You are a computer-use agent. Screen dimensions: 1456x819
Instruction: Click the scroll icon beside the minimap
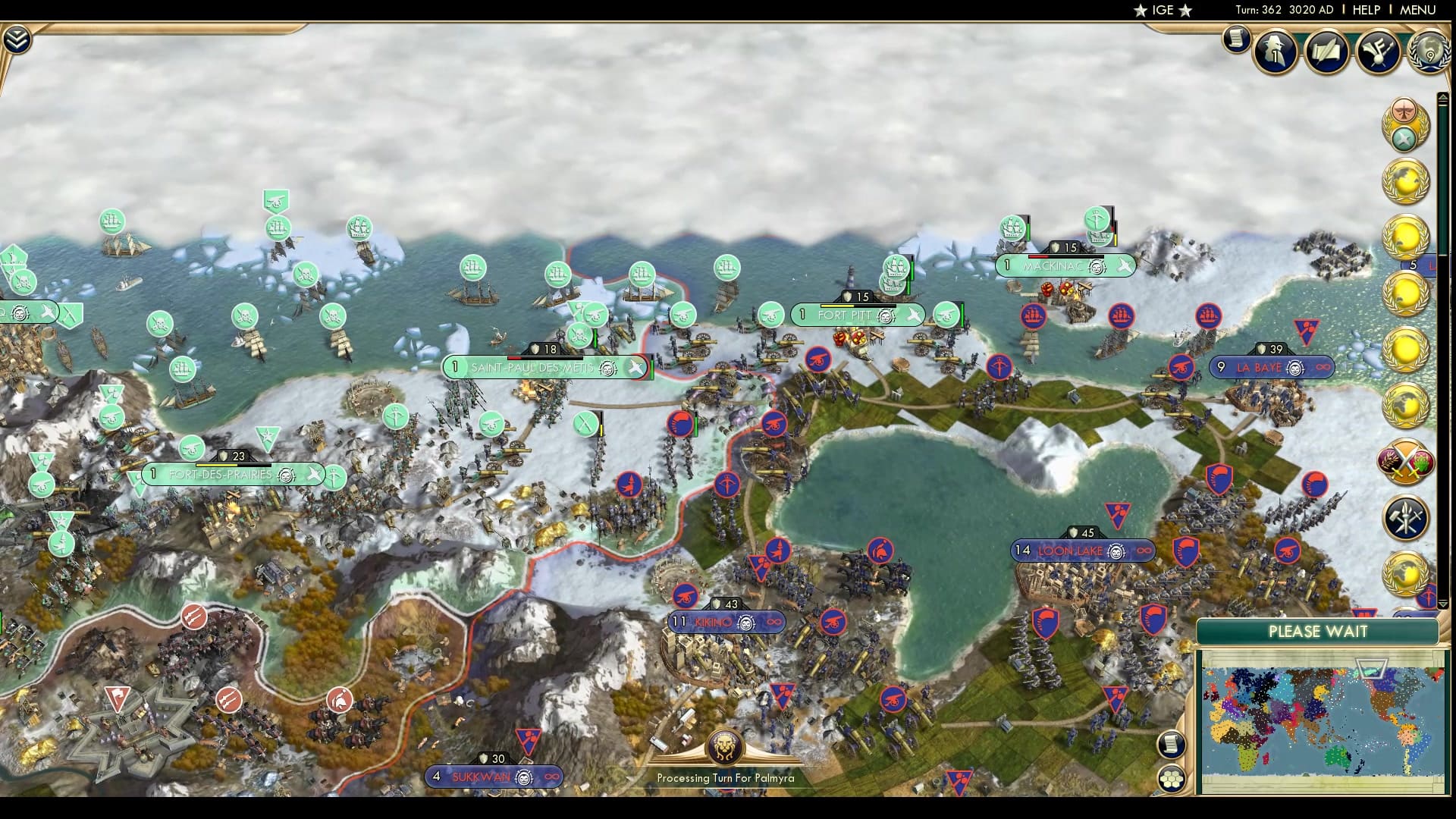tap(1172, 745)
